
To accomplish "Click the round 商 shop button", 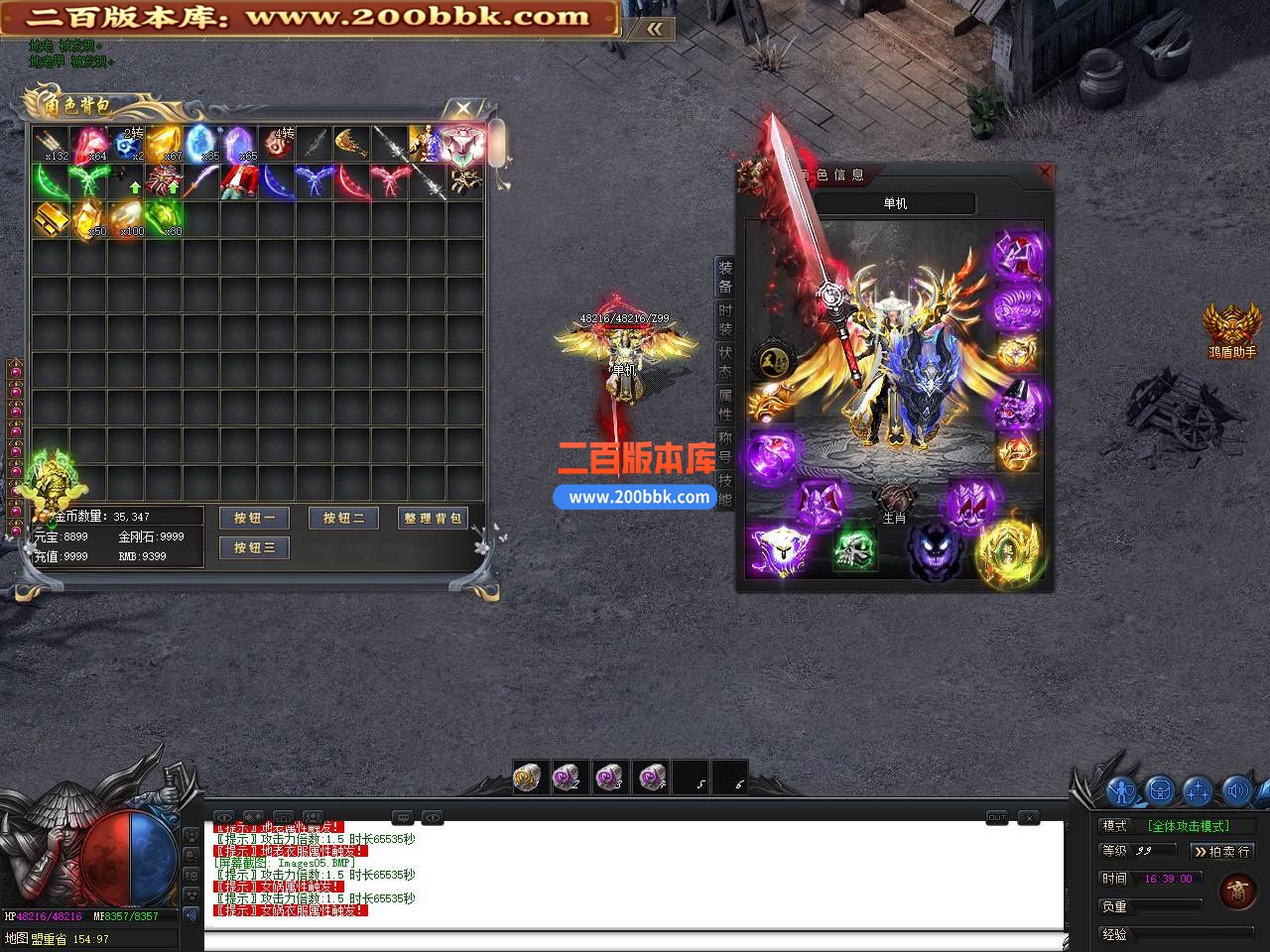I will pos(1237,891).
